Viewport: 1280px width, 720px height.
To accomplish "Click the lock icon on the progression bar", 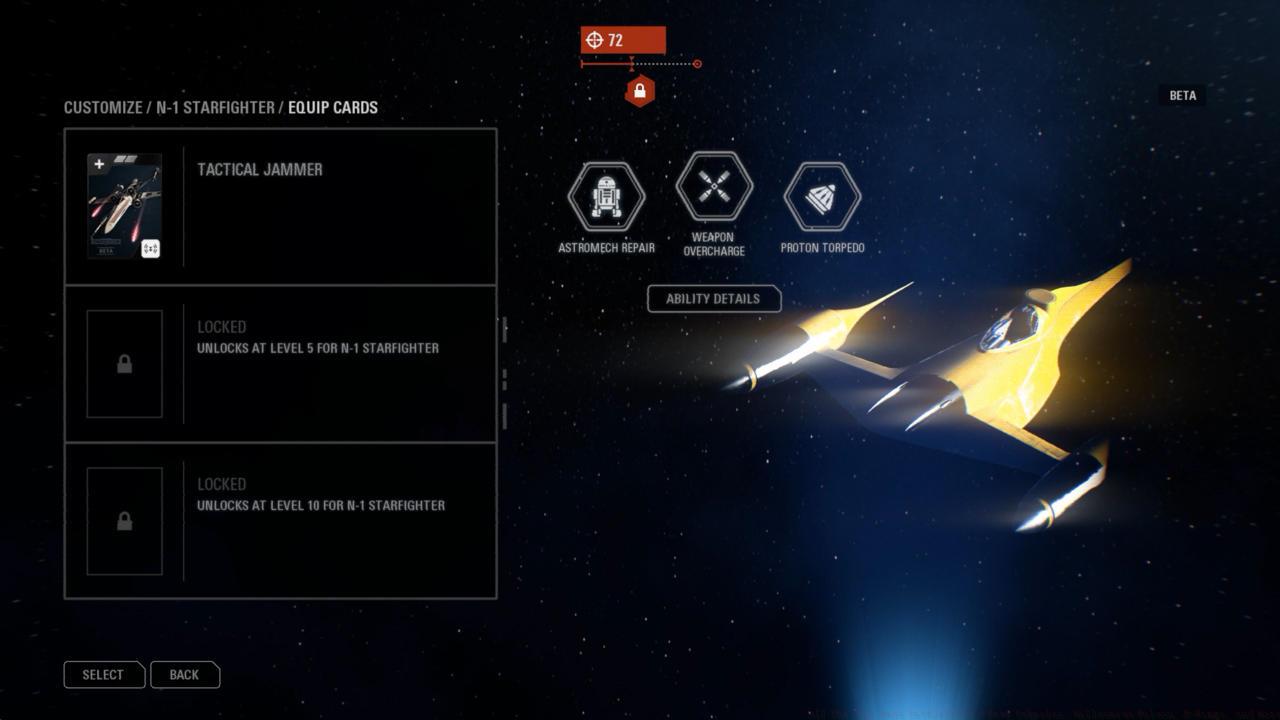I will click(x=638, y=89).
